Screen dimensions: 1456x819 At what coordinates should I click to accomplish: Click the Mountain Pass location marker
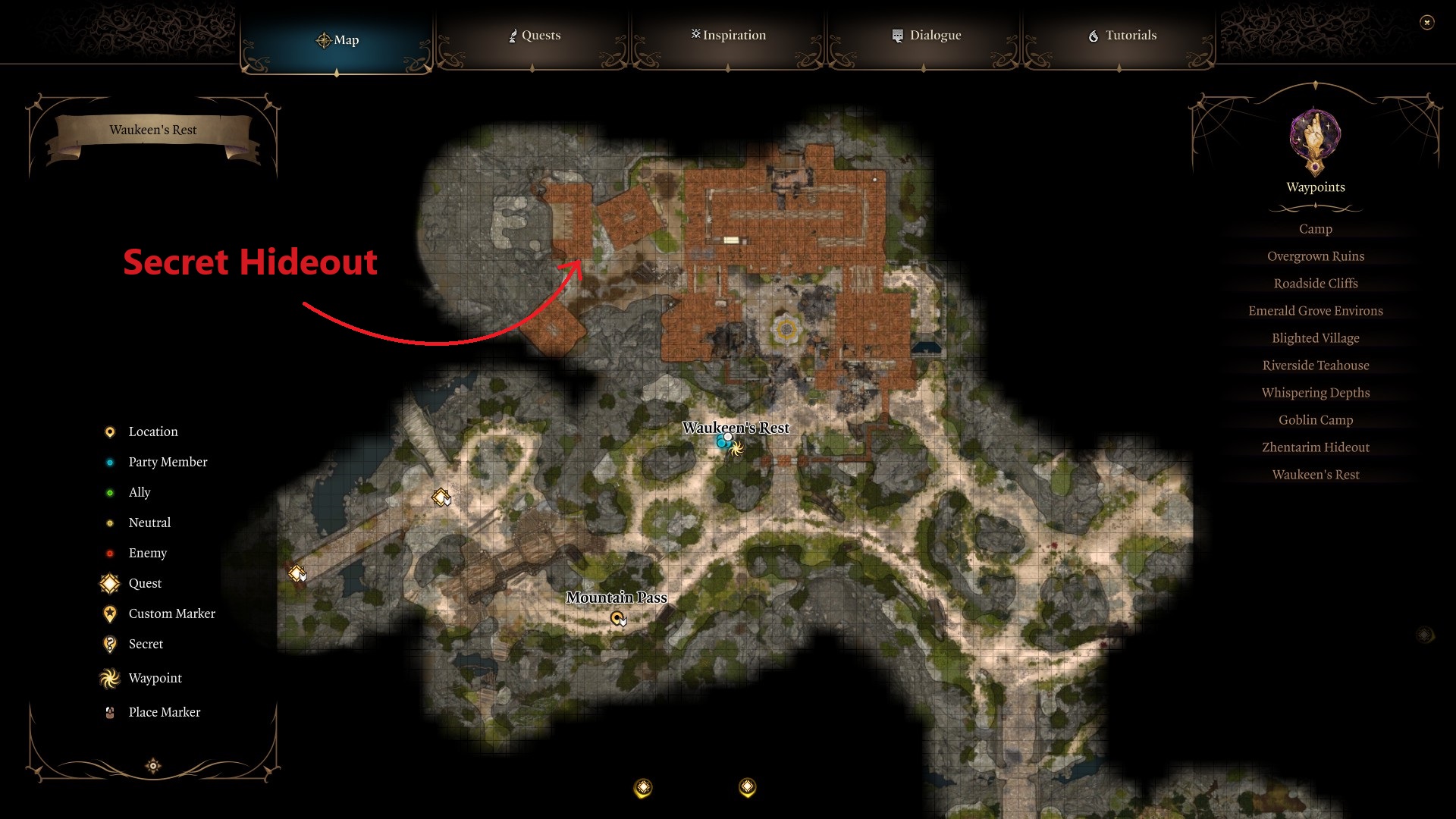coord(618,618)
